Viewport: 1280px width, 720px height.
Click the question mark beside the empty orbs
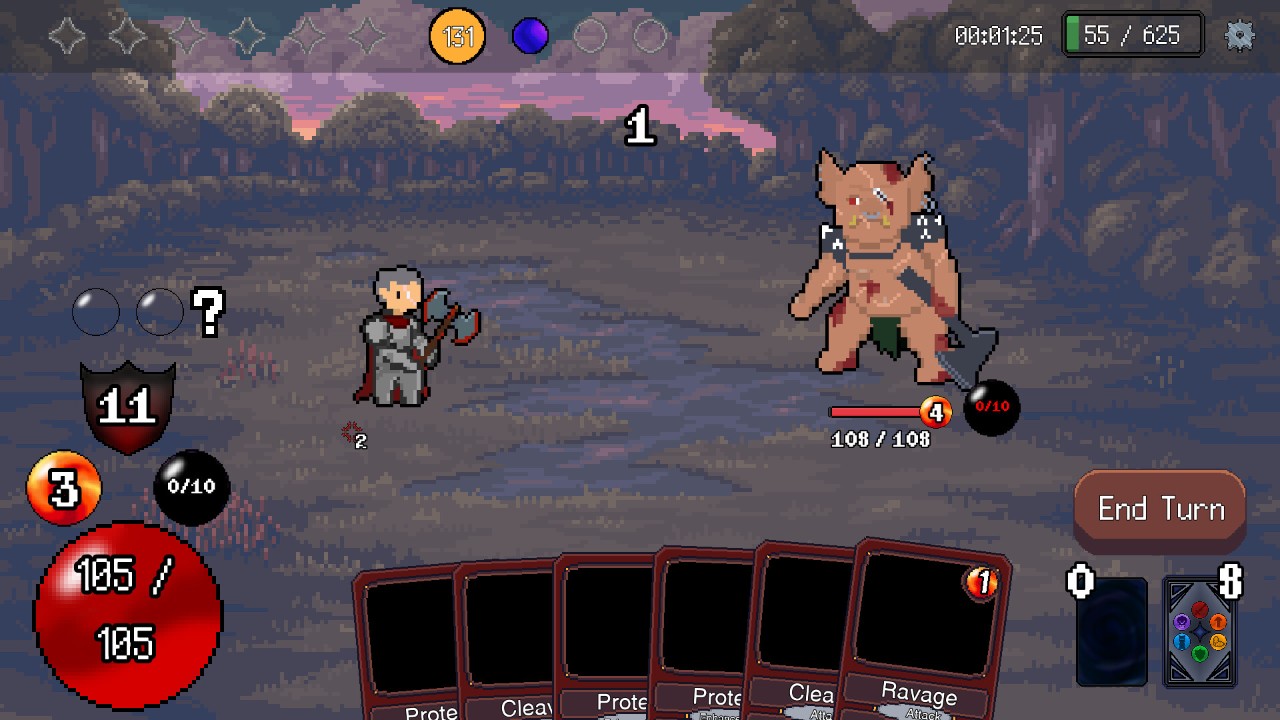tap(209, 313)
